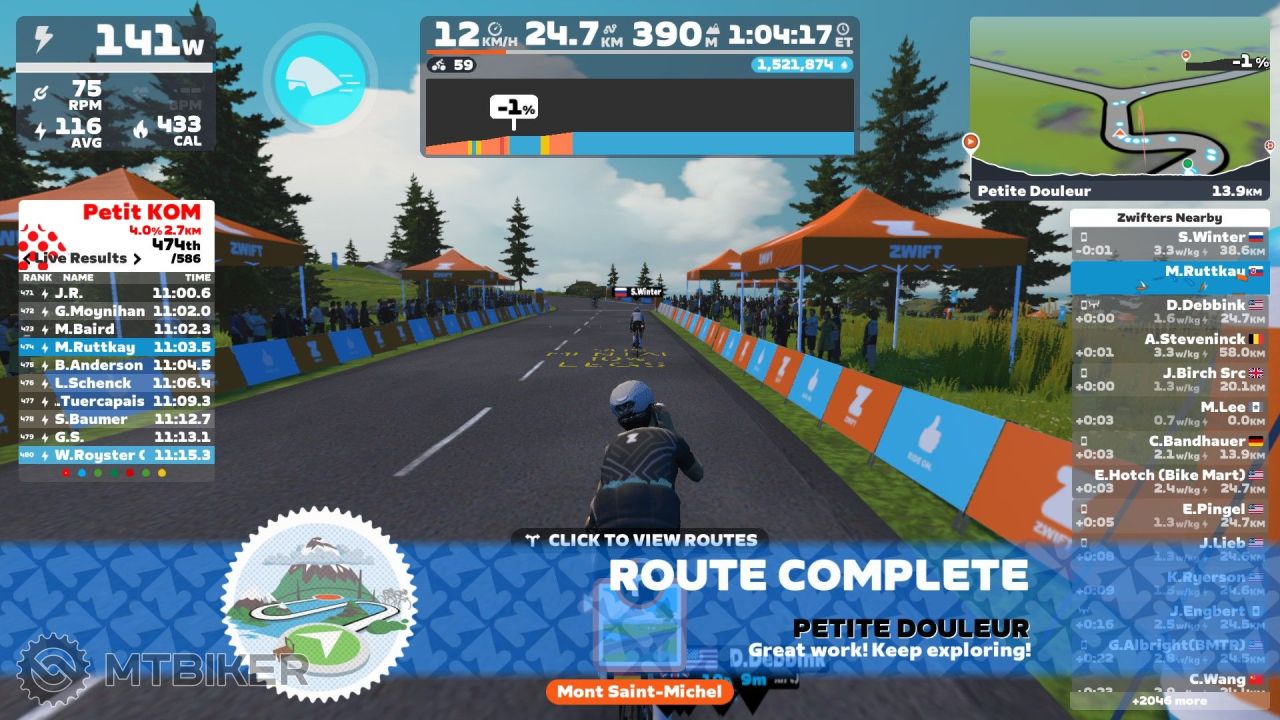Activate the aero helmet power-up
This screenshot has height=720, width=1280.
click(x=319, y=76)
